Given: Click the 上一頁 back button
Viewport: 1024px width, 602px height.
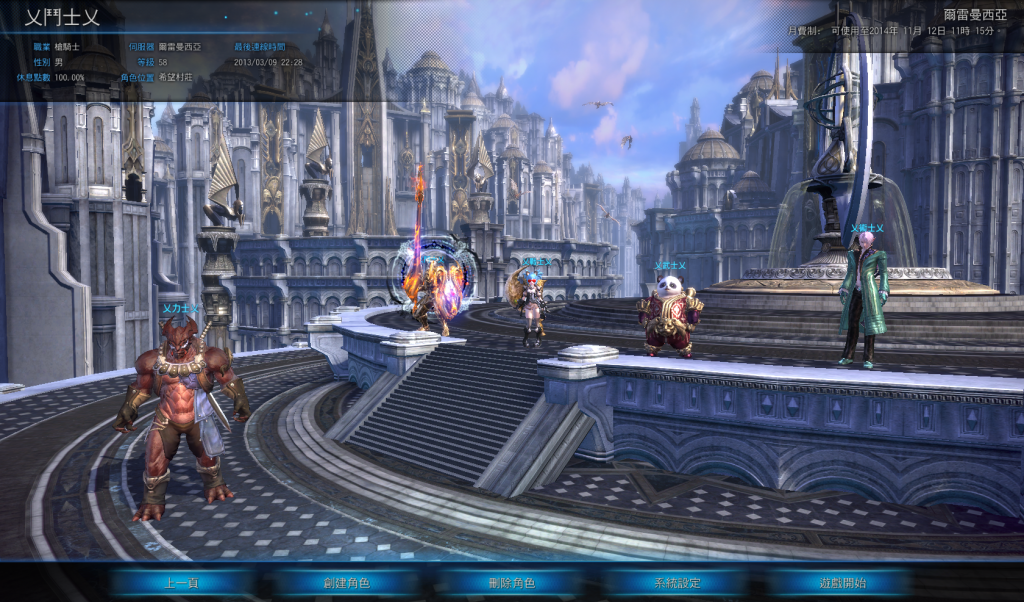Looking at the screenshot, I should (182, 582).
